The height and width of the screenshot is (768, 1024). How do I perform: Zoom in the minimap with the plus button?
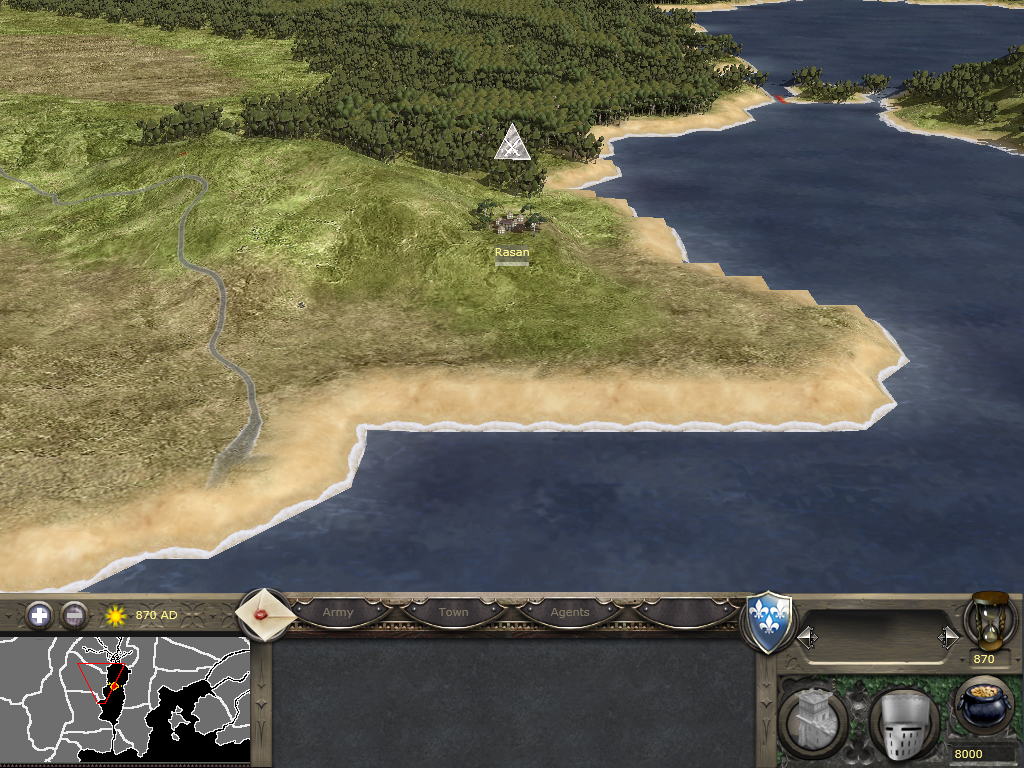(x=39, y=615)
